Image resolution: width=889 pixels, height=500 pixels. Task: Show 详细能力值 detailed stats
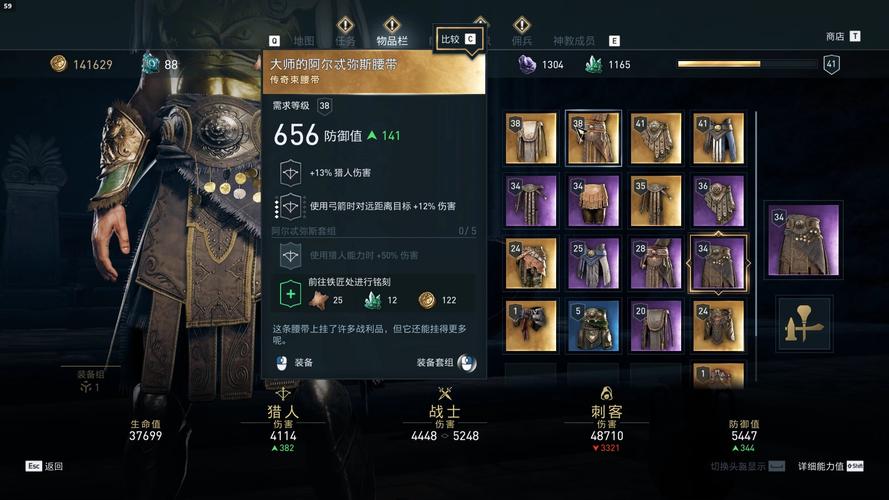click(x=822, y=466)
